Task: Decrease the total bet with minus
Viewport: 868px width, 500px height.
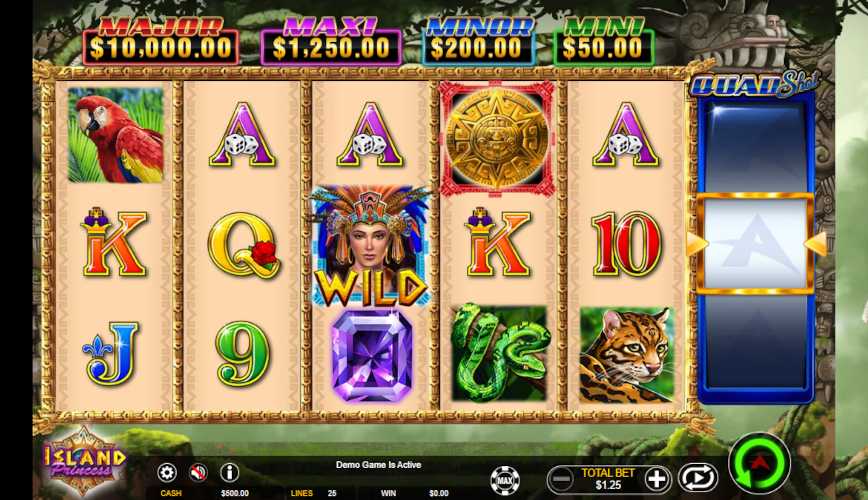Action: [x=563, y=478]
